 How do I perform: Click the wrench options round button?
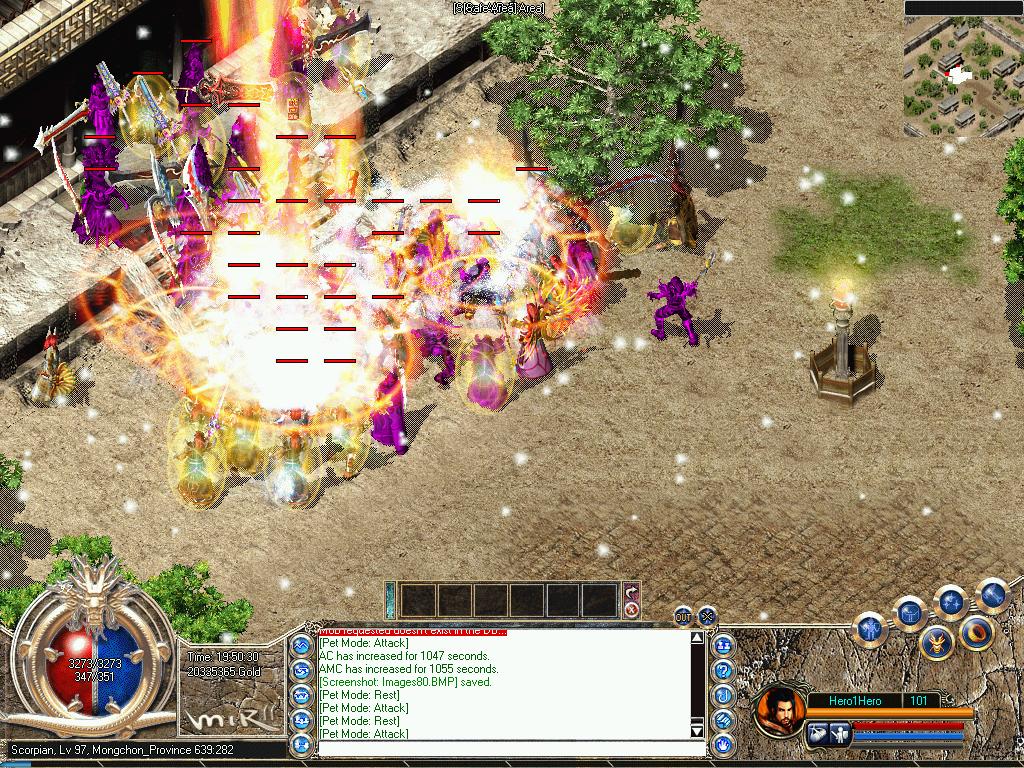[991, 594]
